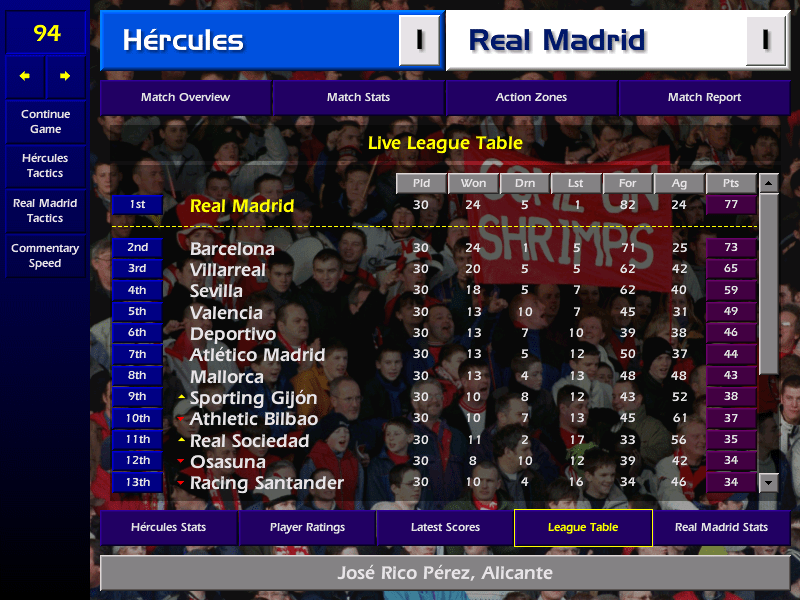Choose Villarreal row in the table
This screenshot has height=600, width=800.
[228, 270]
